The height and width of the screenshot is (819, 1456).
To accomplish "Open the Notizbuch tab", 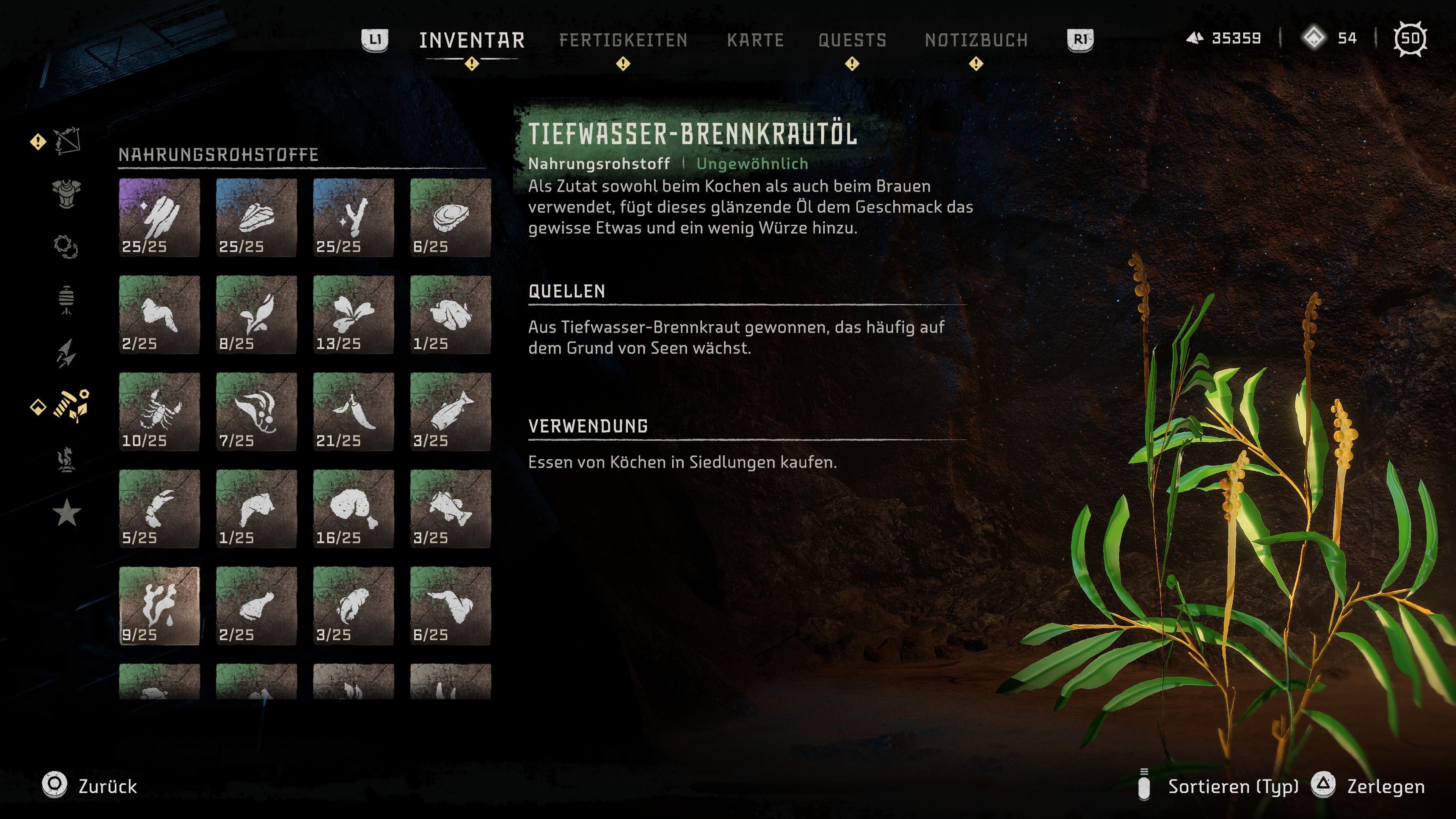I will pyautogui.click(x=976, y=40).
